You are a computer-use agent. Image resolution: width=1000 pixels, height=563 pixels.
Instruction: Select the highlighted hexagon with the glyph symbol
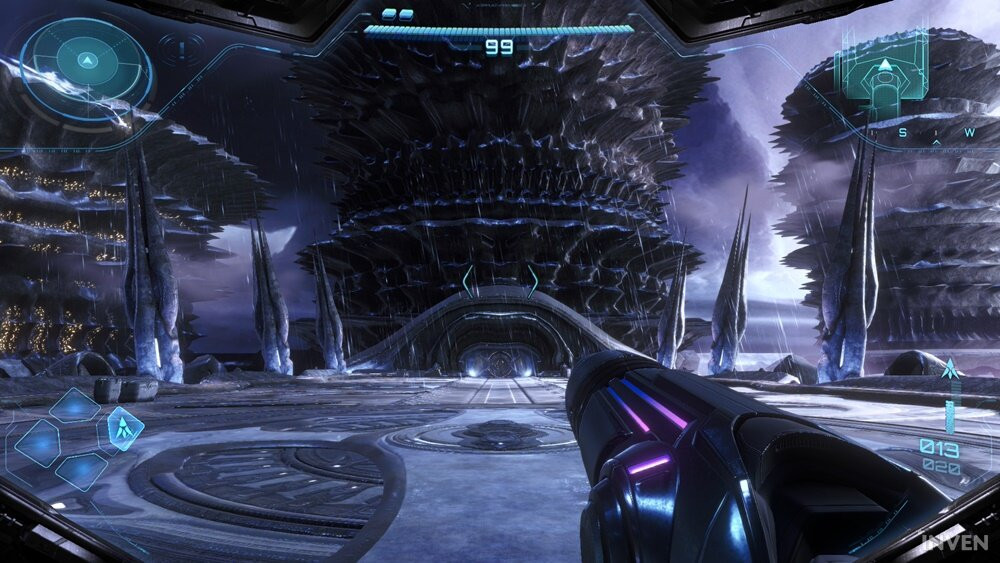(x=124, y=429)
